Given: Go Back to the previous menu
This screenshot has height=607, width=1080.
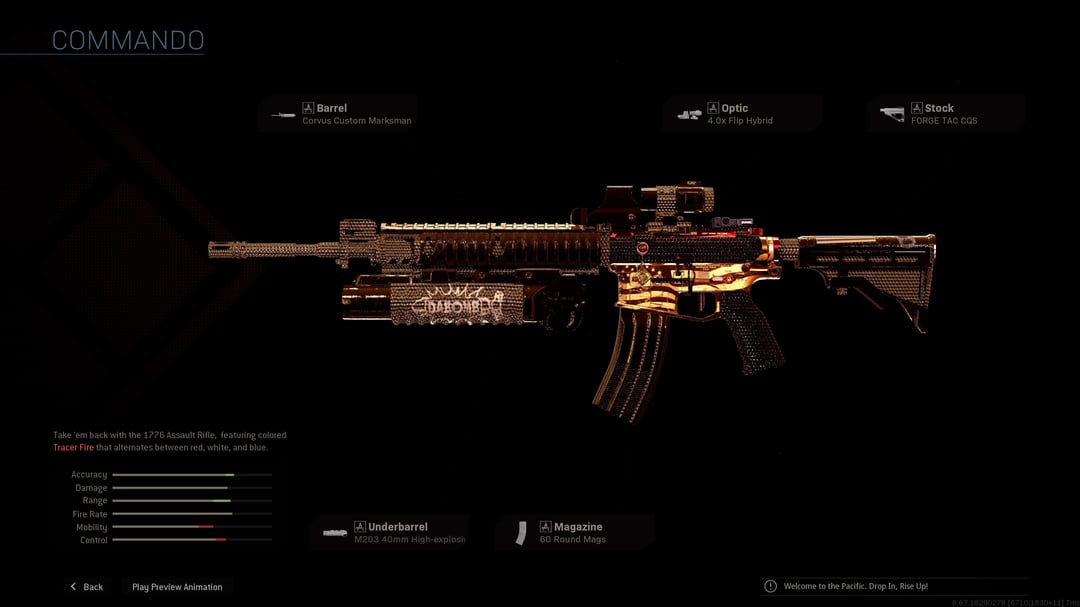Looking at the screenshot, I should [x=86, y=587].
